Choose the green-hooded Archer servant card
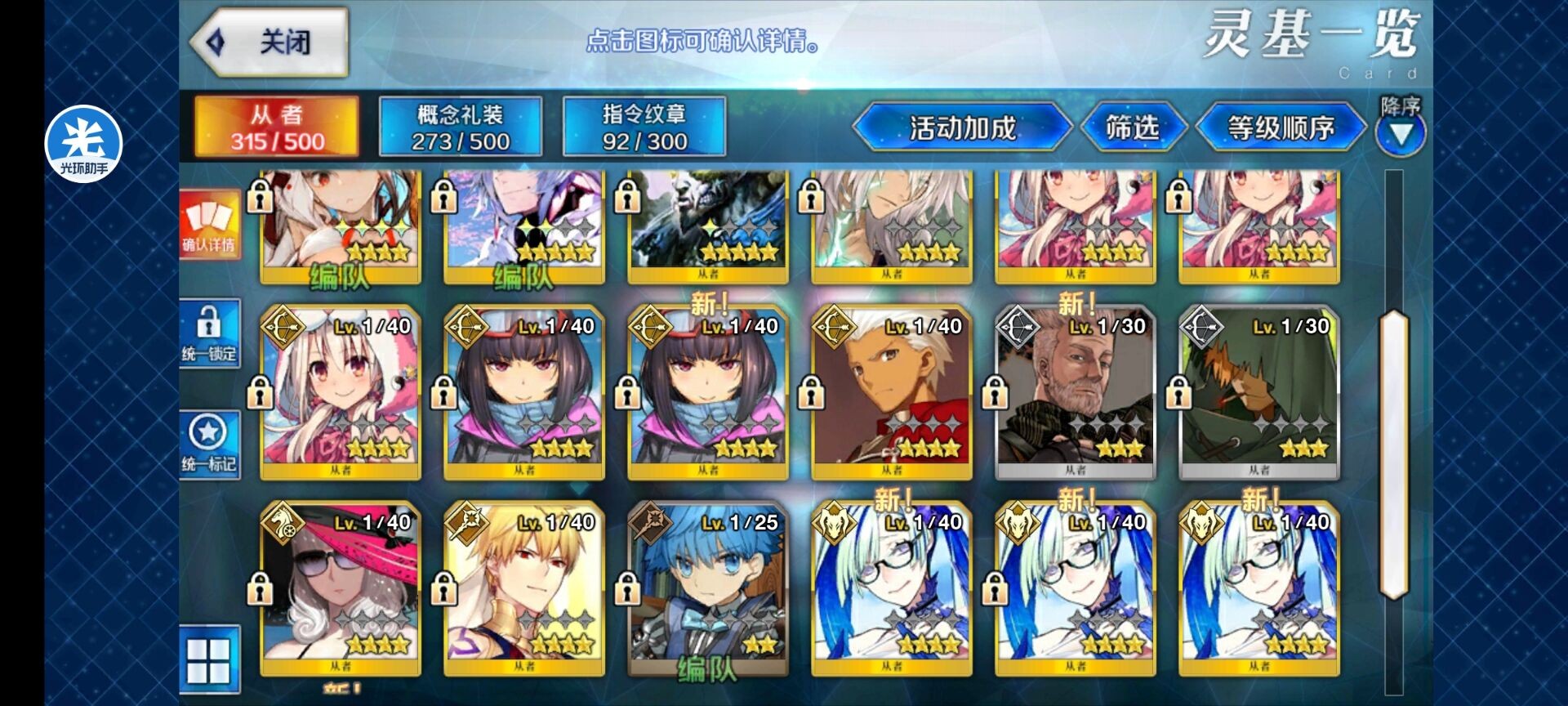Screen dimensions: 1568x706 point(1259,394)
